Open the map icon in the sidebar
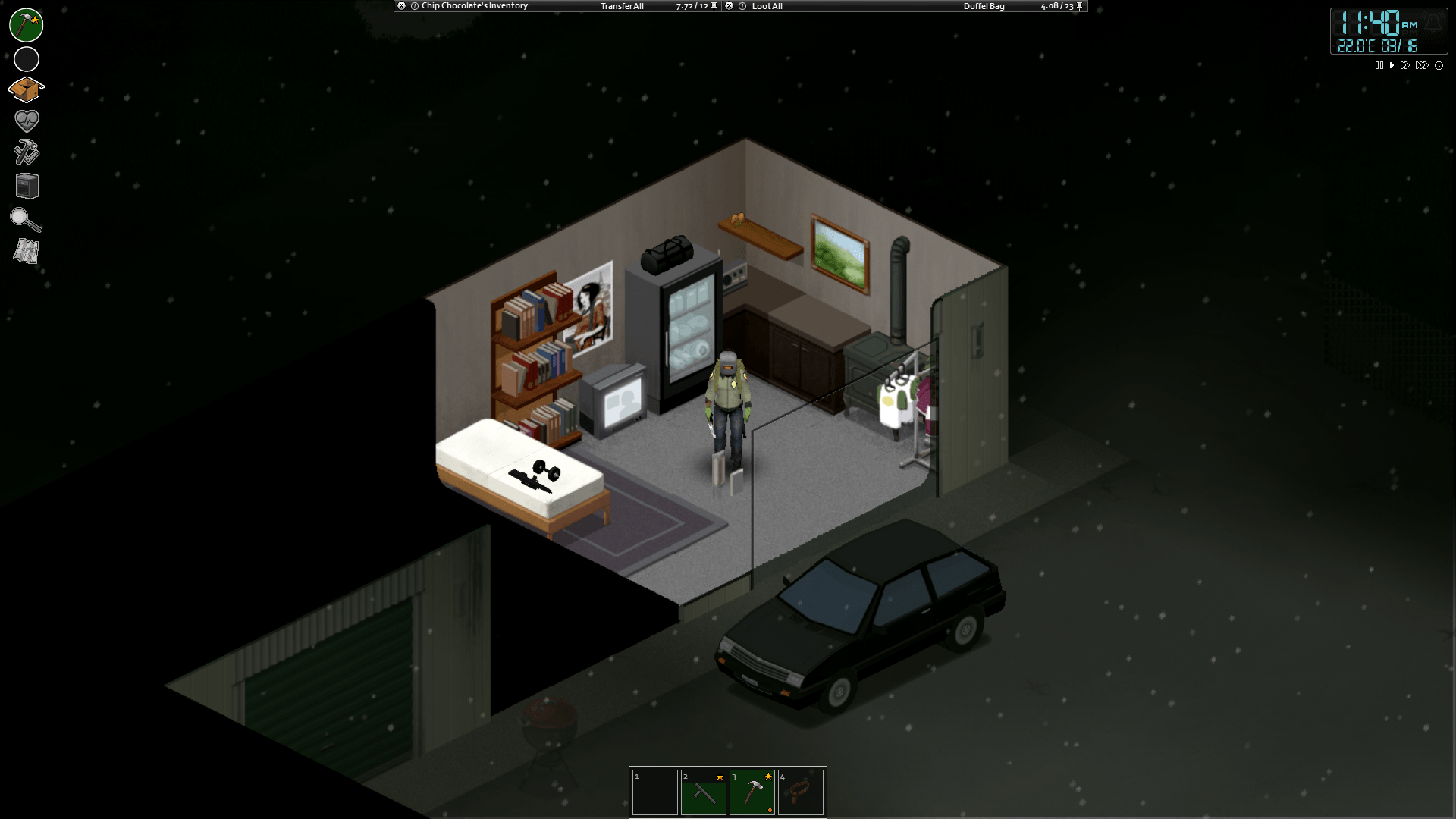Screen dimensions: 1456x819 (x=26, y=251)
